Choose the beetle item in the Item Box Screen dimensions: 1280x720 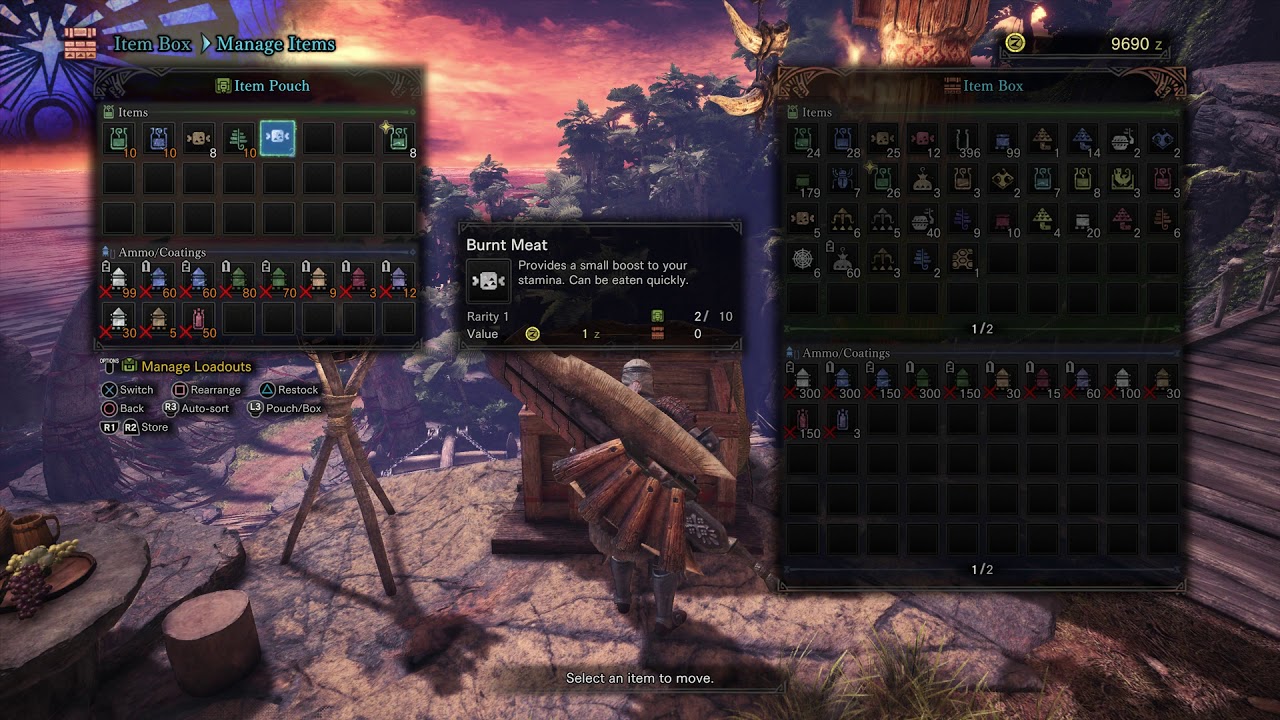point(842,179)
